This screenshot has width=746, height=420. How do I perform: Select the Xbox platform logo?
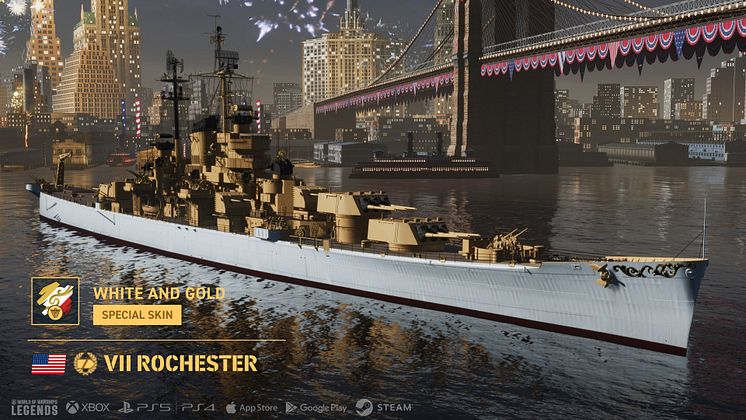pos(88,408)
